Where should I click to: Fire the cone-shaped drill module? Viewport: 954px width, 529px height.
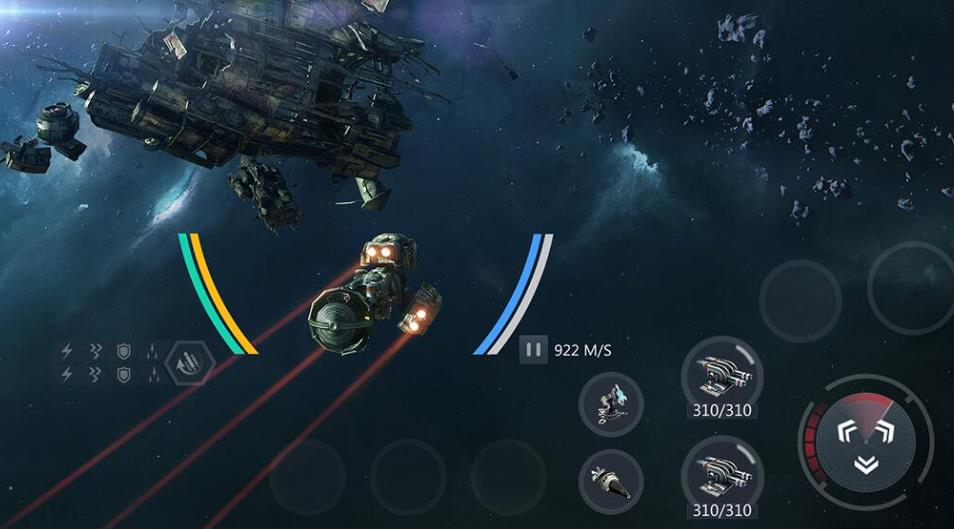tap(610, 478)
